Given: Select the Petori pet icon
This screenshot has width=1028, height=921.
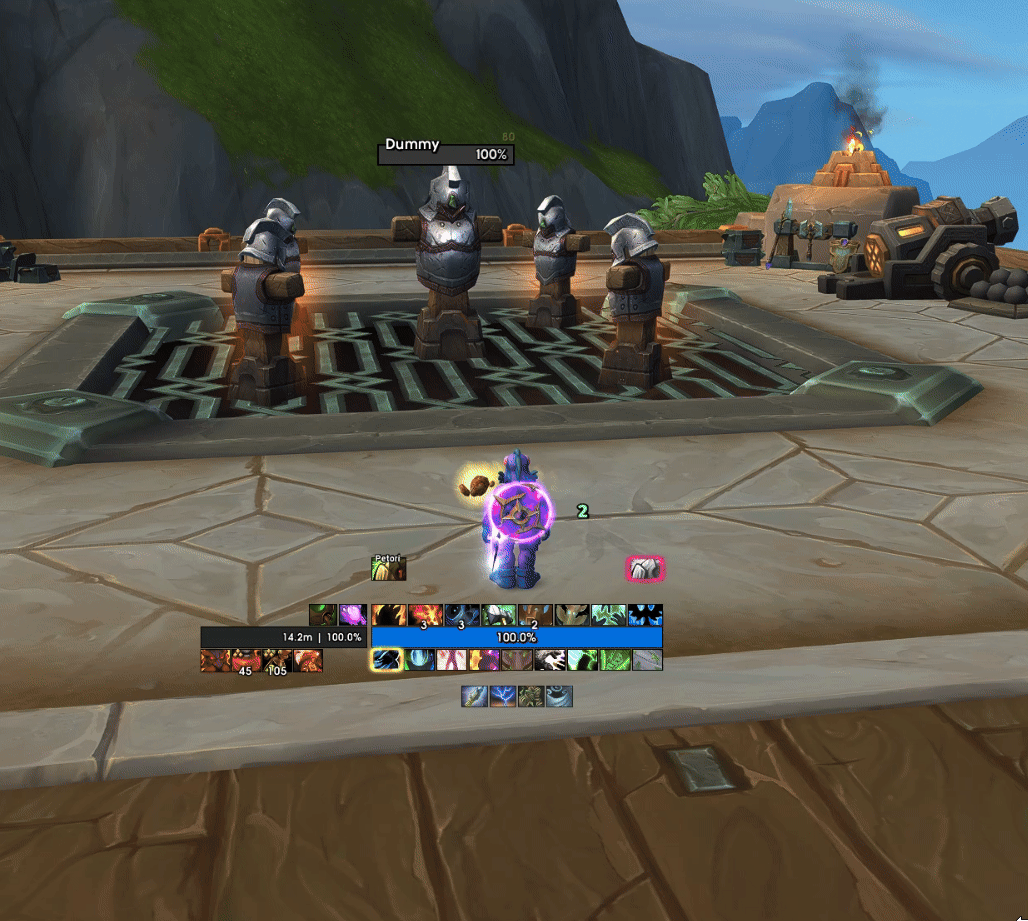Looking at the screenshot, I should 389,569.
